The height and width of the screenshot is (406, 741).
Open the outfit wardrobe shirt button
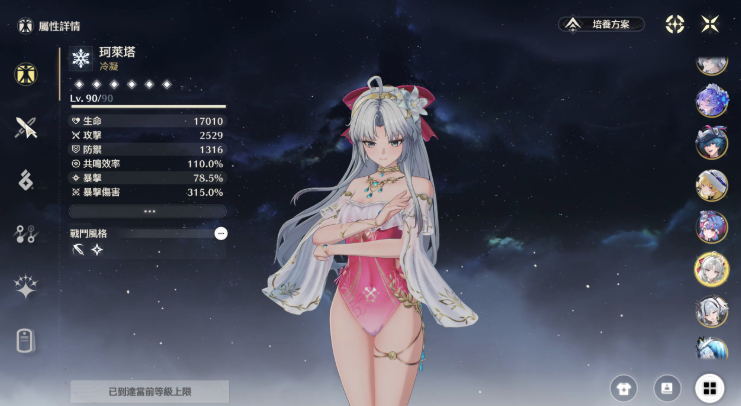[624, 388]
